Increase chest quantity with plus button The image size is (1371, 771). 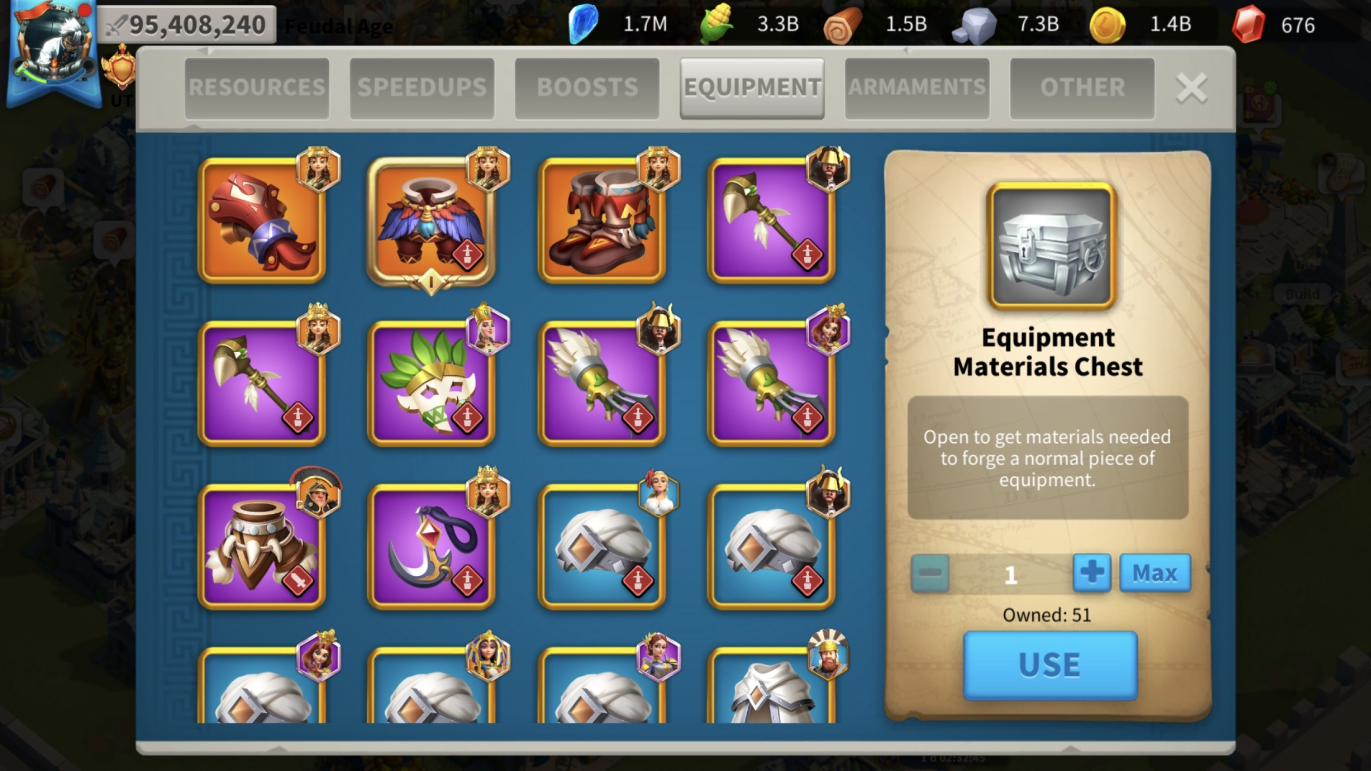click(x=1092, y=573)
